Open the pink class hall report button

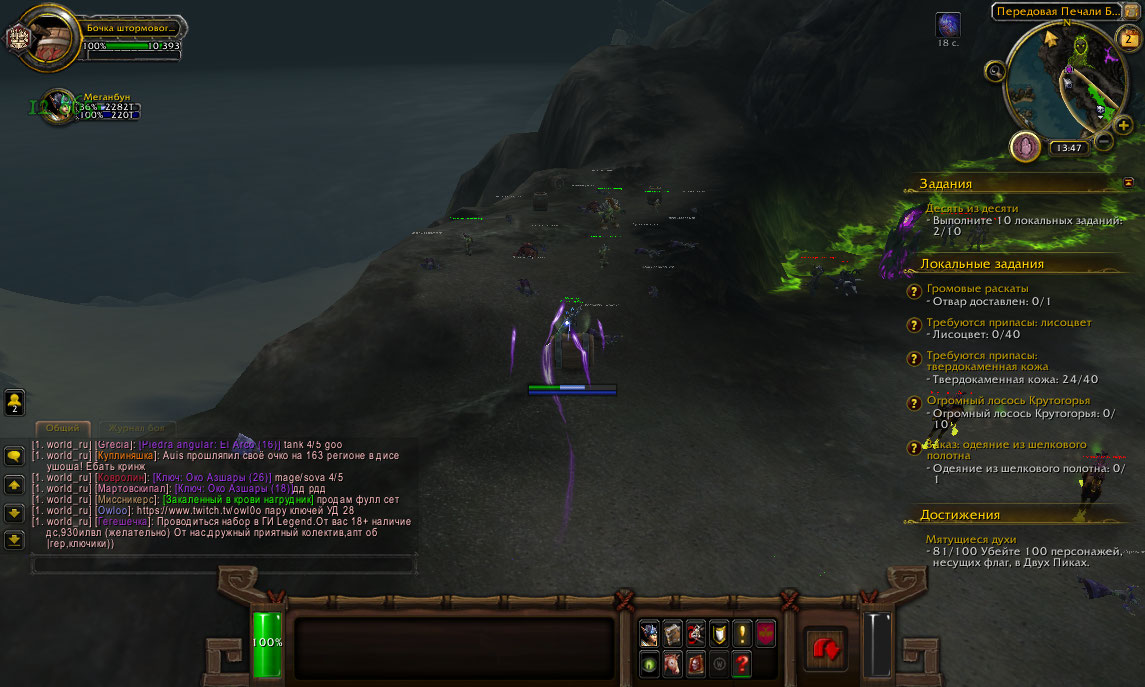(x=1024, y=147)
